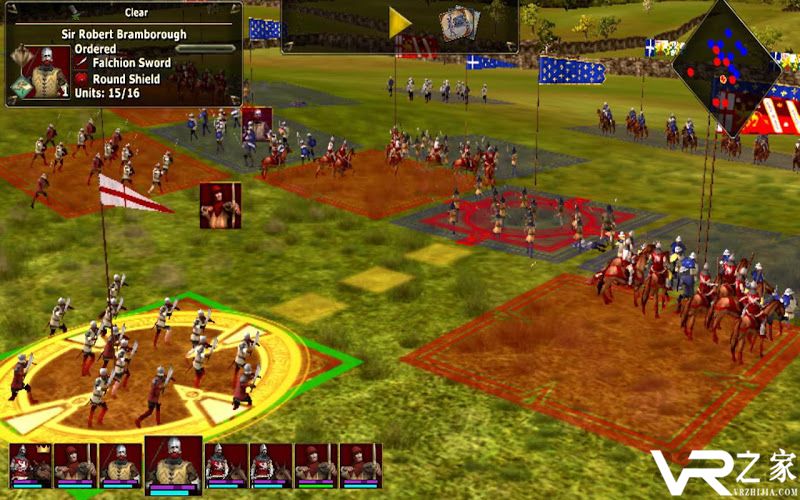Viewport: 800px width, 500px height.
Task: Click the yellow pennant flag icon
Action: point(399,24)
